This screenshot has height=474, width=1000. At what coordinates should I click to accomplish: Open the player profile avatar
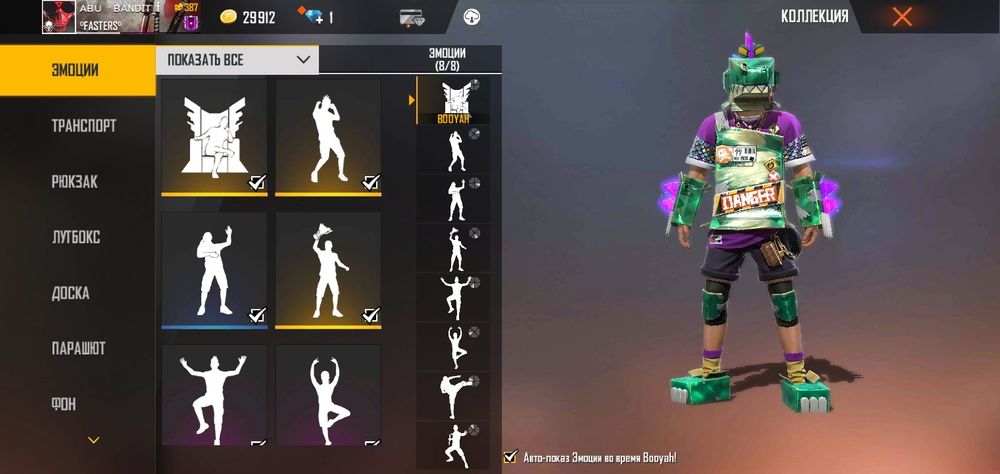(58, 17)
